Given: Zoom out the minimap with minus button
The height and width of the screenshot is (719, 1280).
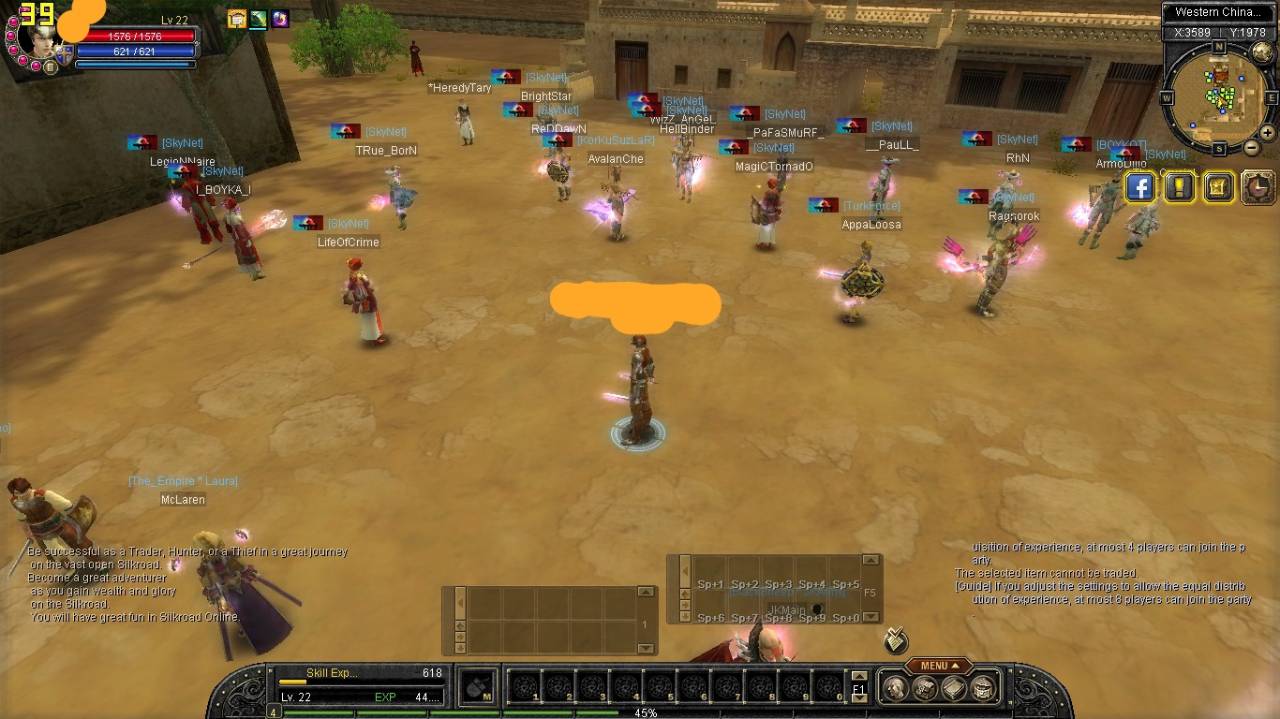Looking at the screenshot, I should (1251, 147).
